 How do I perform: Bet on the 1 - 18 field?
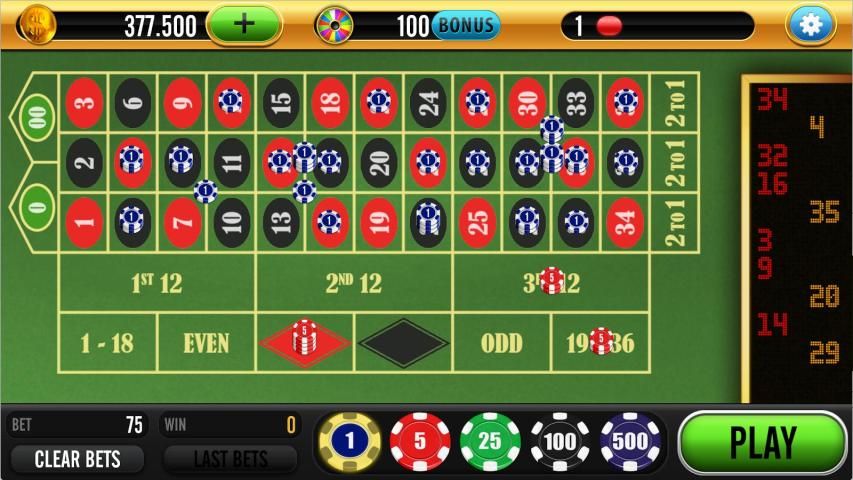(x=107, y=343)
